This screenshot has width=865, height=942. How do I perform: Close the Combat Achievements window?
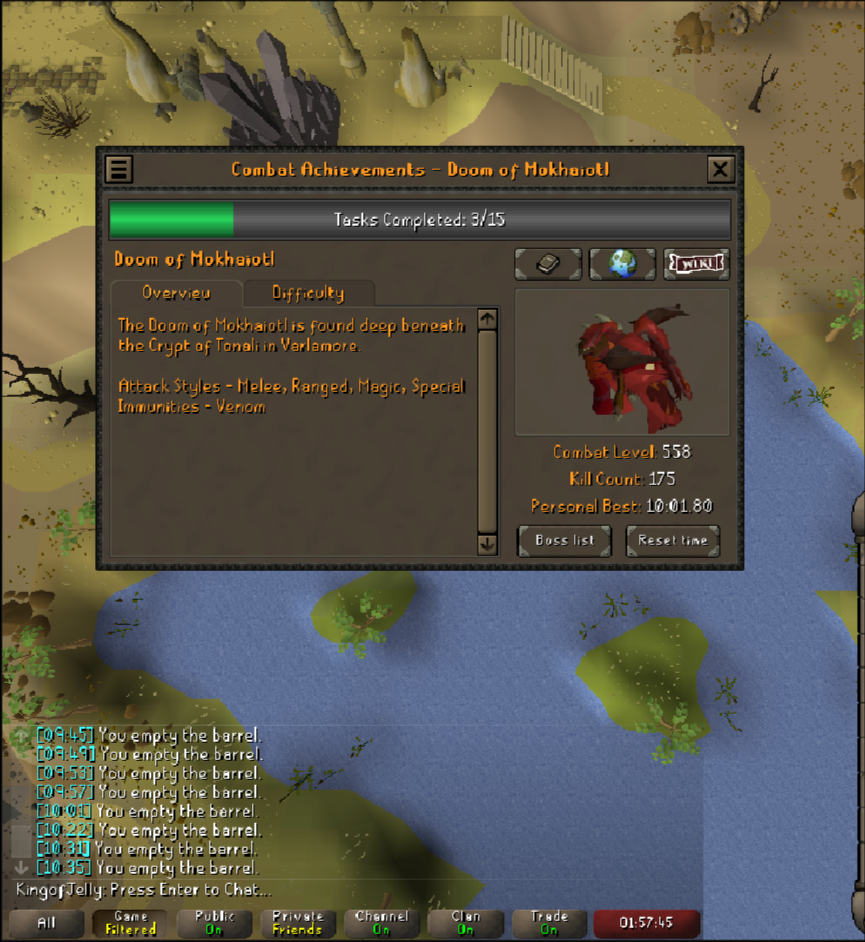(720, 169)
